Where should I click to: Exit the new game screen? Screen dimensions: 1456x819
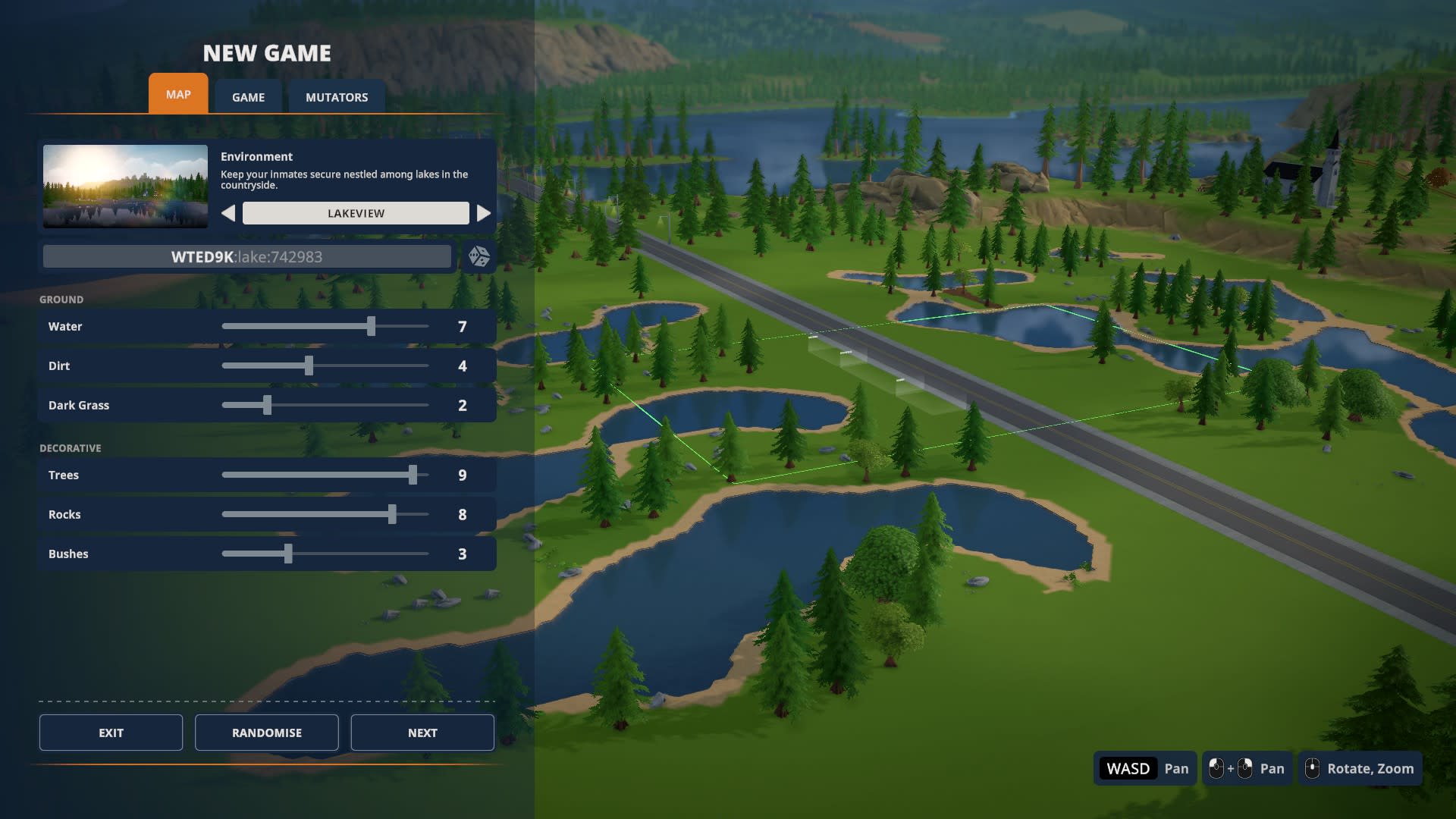pyautogui.click(x=111, y=733)
